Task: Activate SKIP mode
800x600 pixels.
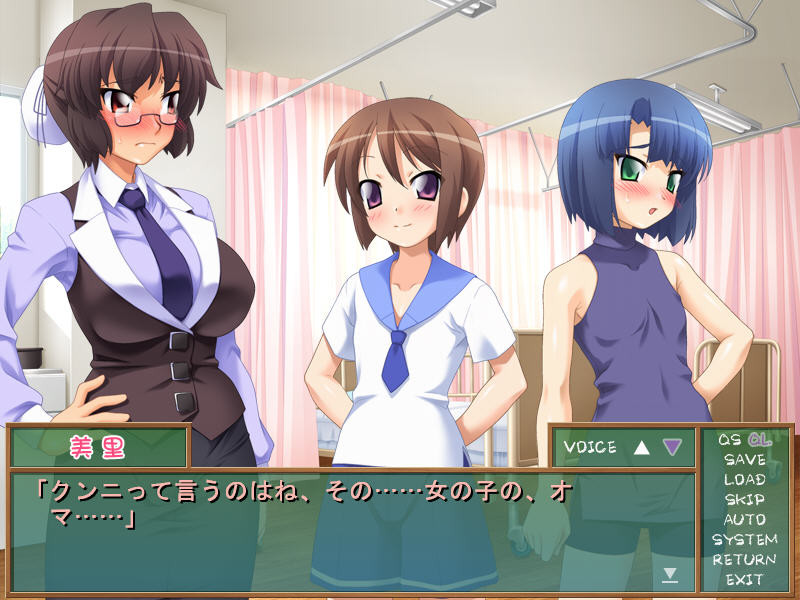Action: click(x=744, y=500)
